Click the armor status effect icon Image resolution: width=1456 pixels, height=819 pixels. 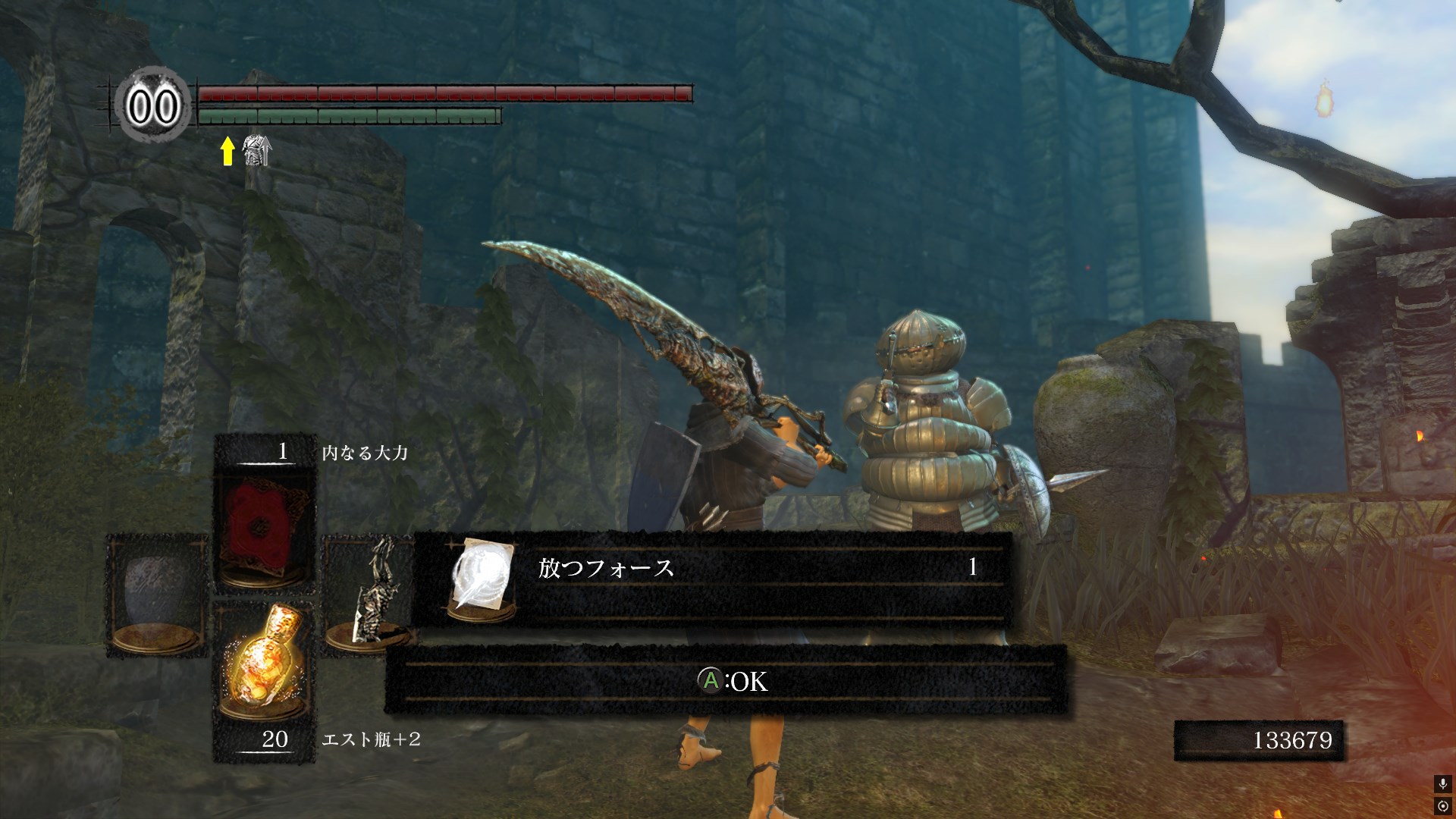coord(257,151)
